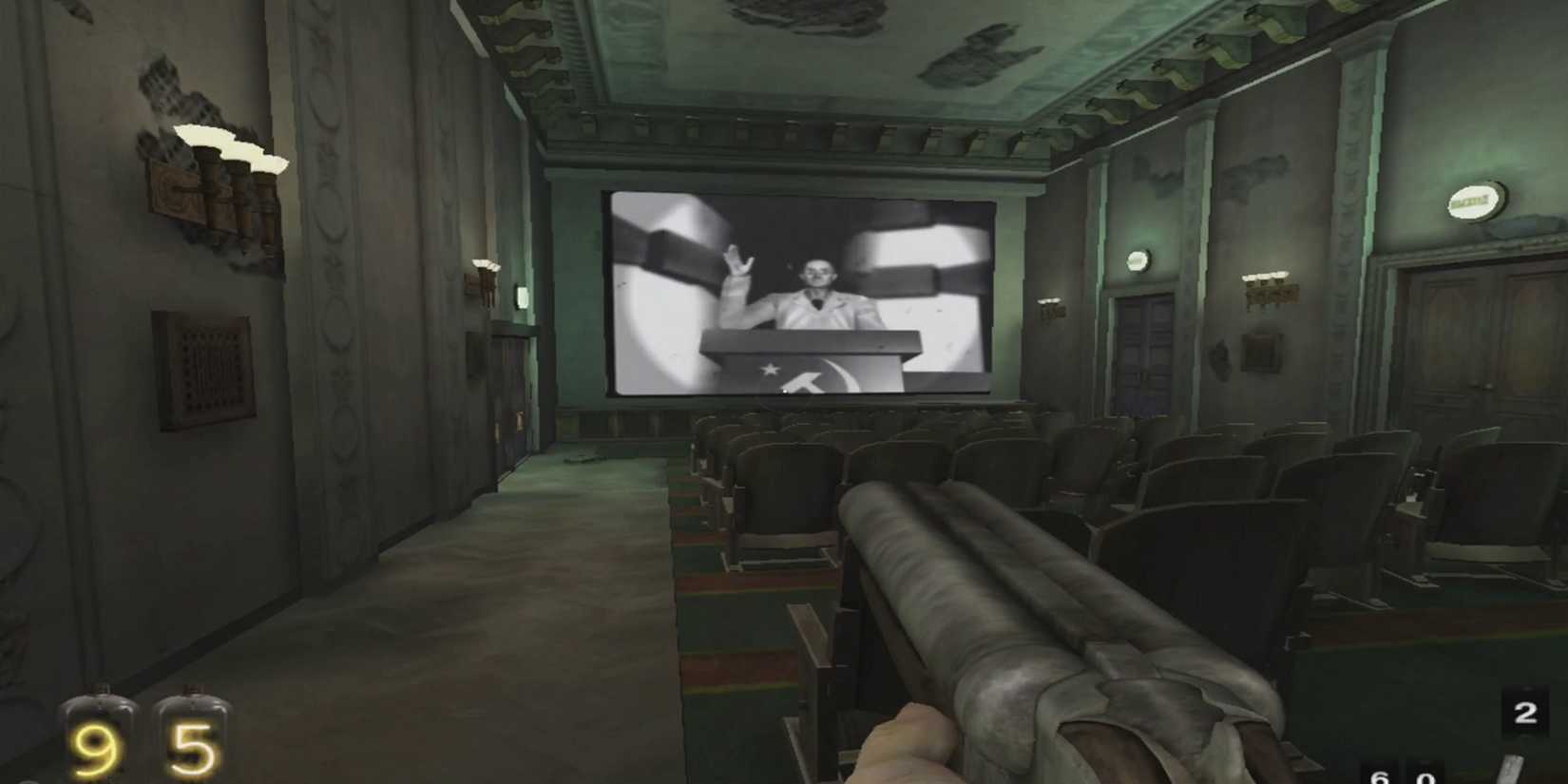Click the ammo digit 0 indicator

(x=1424, y=777)
